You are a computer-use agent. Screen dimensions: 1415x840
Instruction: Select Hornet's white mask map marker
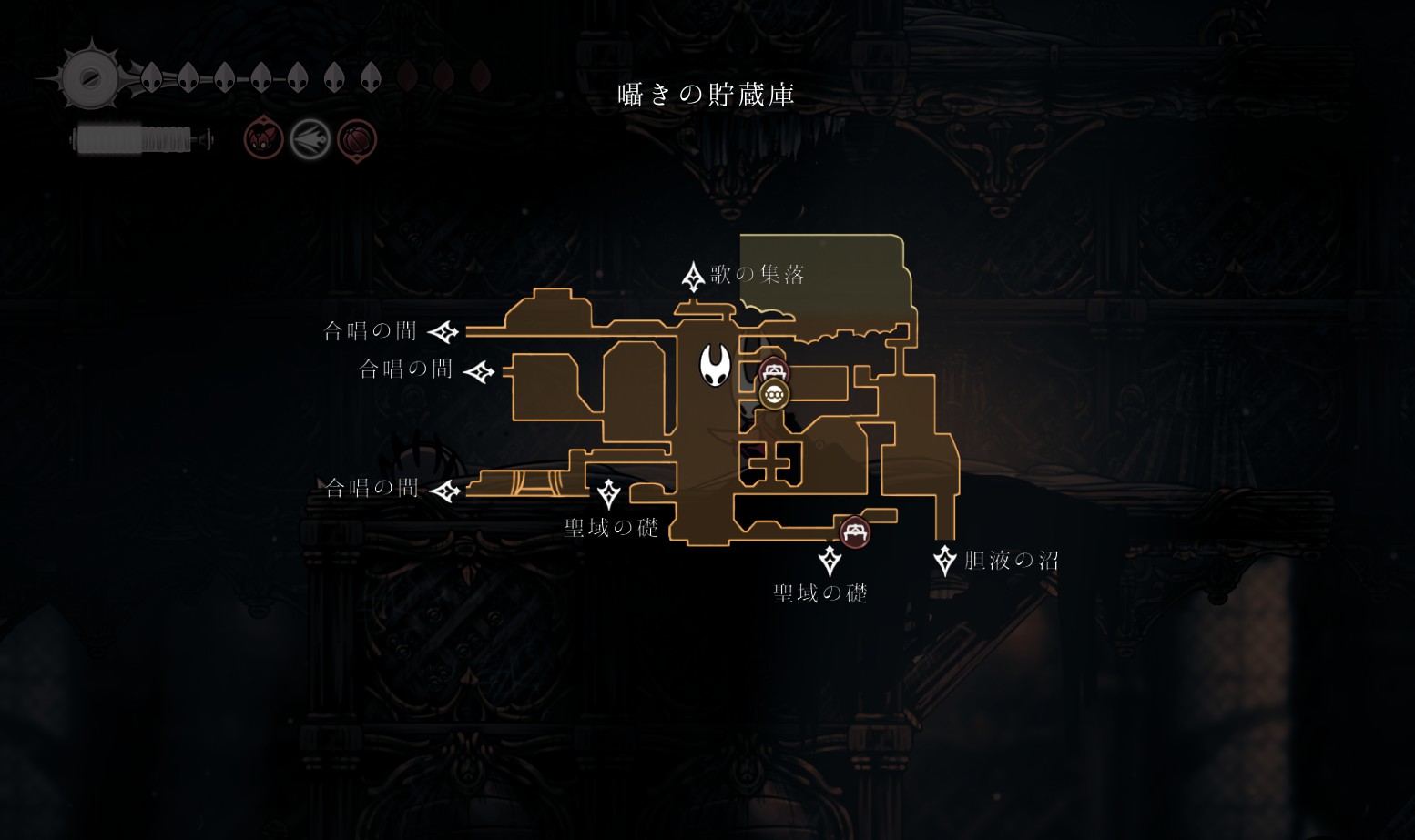click(x=715, y=365)
